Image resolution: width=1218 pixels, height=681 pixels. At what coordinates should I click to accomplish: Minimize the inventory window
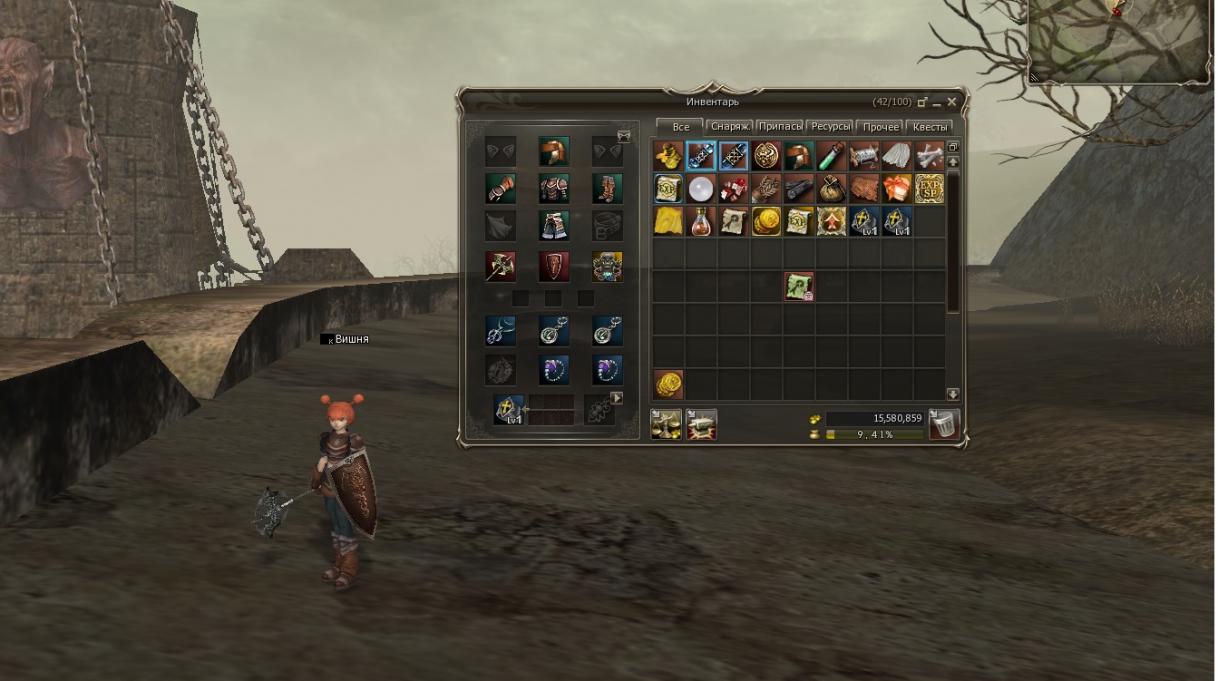tap(937, 102)
